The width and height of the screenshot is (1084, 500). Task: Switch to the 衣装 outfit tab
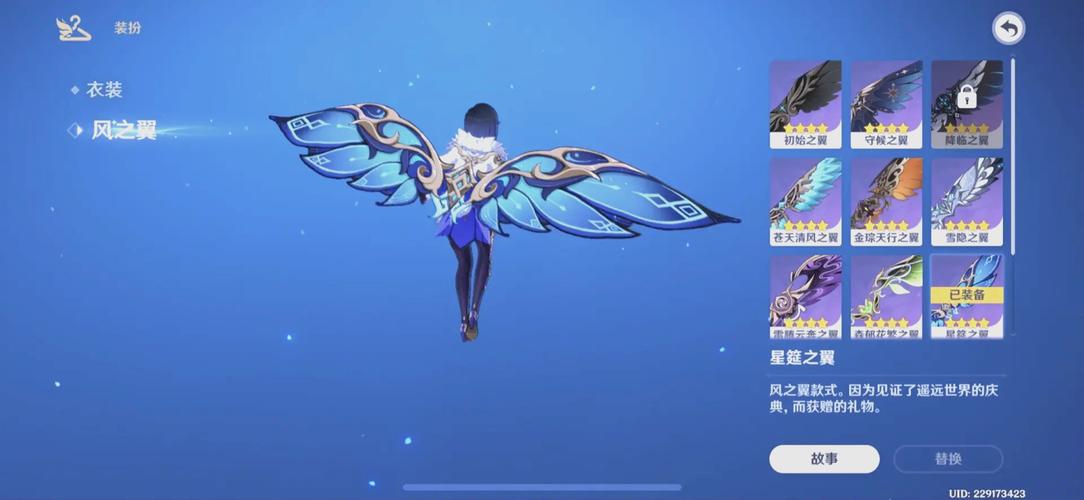(x=103, y=90)
